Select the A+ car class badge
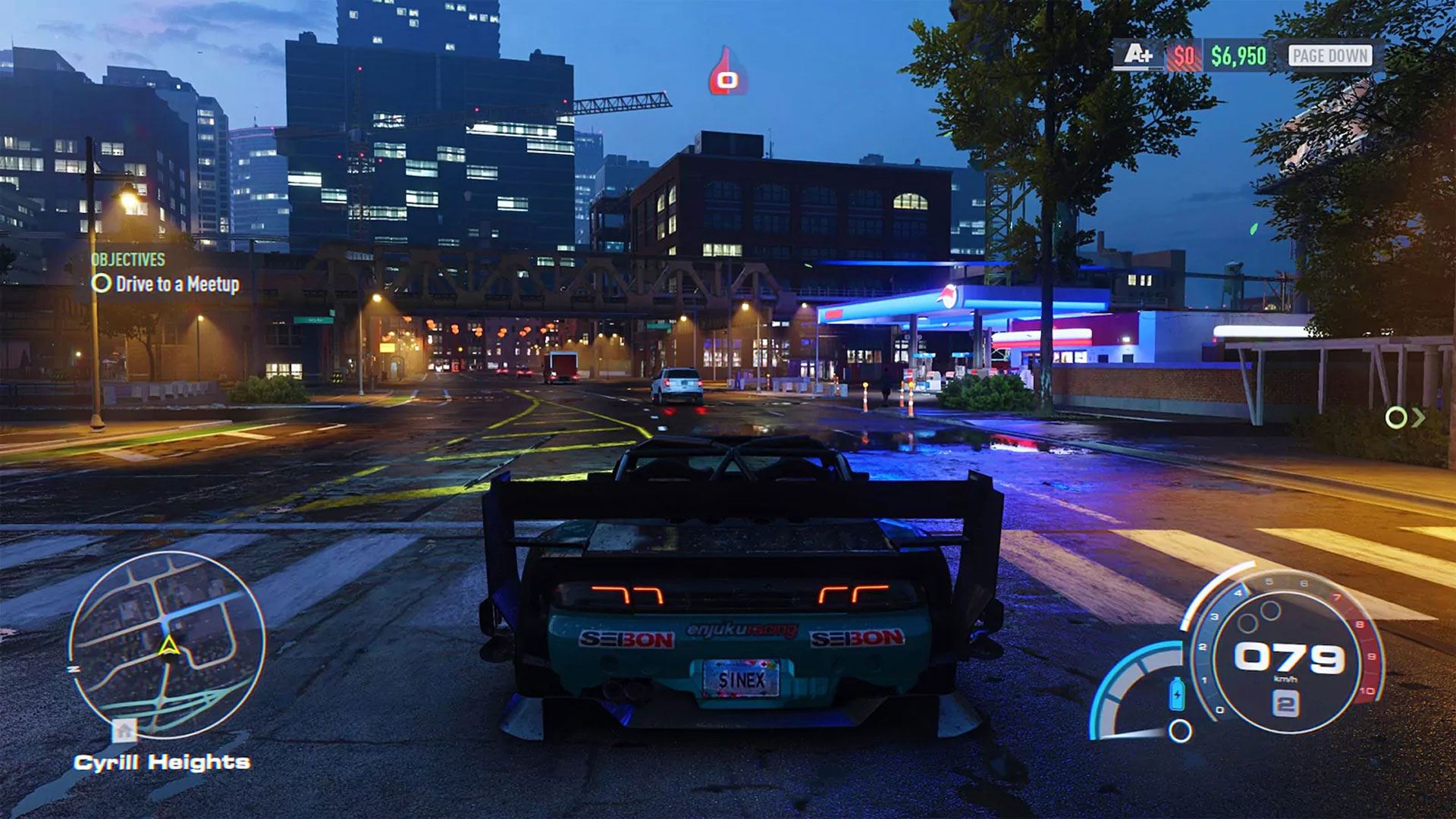 coord(1137,55)
